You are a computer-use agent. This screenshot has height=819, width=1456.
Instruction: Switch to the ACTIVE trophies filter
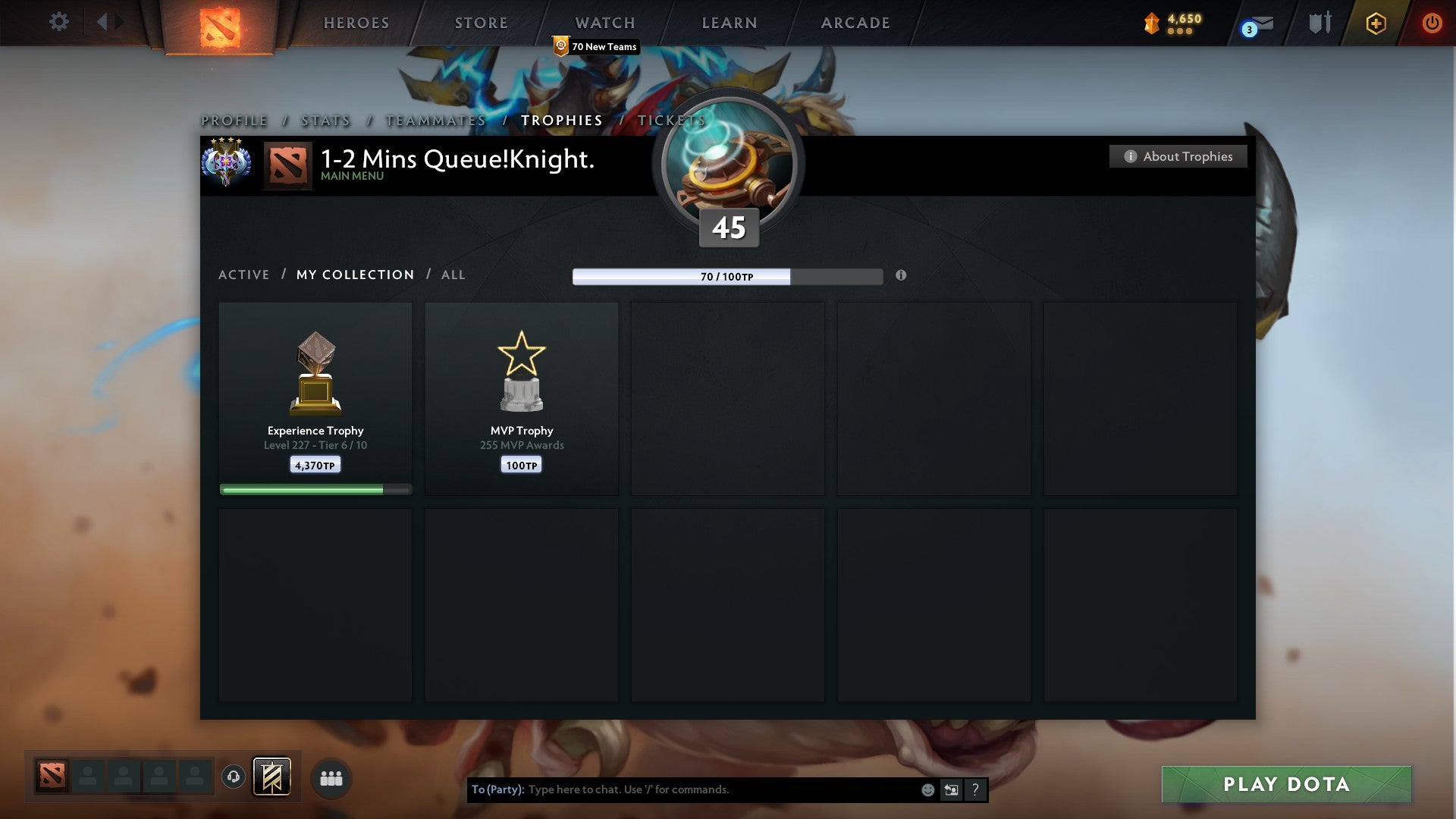coord(244,275)
